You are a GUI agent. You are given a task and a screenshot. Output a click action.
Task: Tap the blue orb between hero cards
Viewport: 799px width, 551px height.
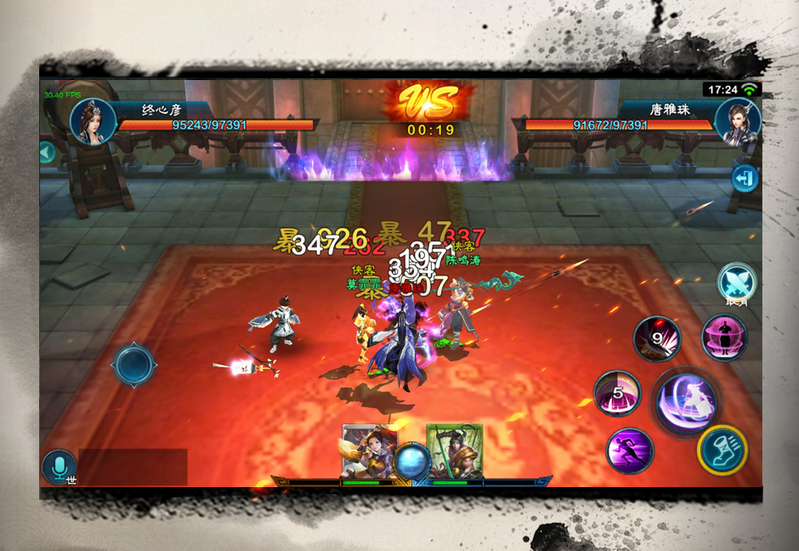pos(412,461)
